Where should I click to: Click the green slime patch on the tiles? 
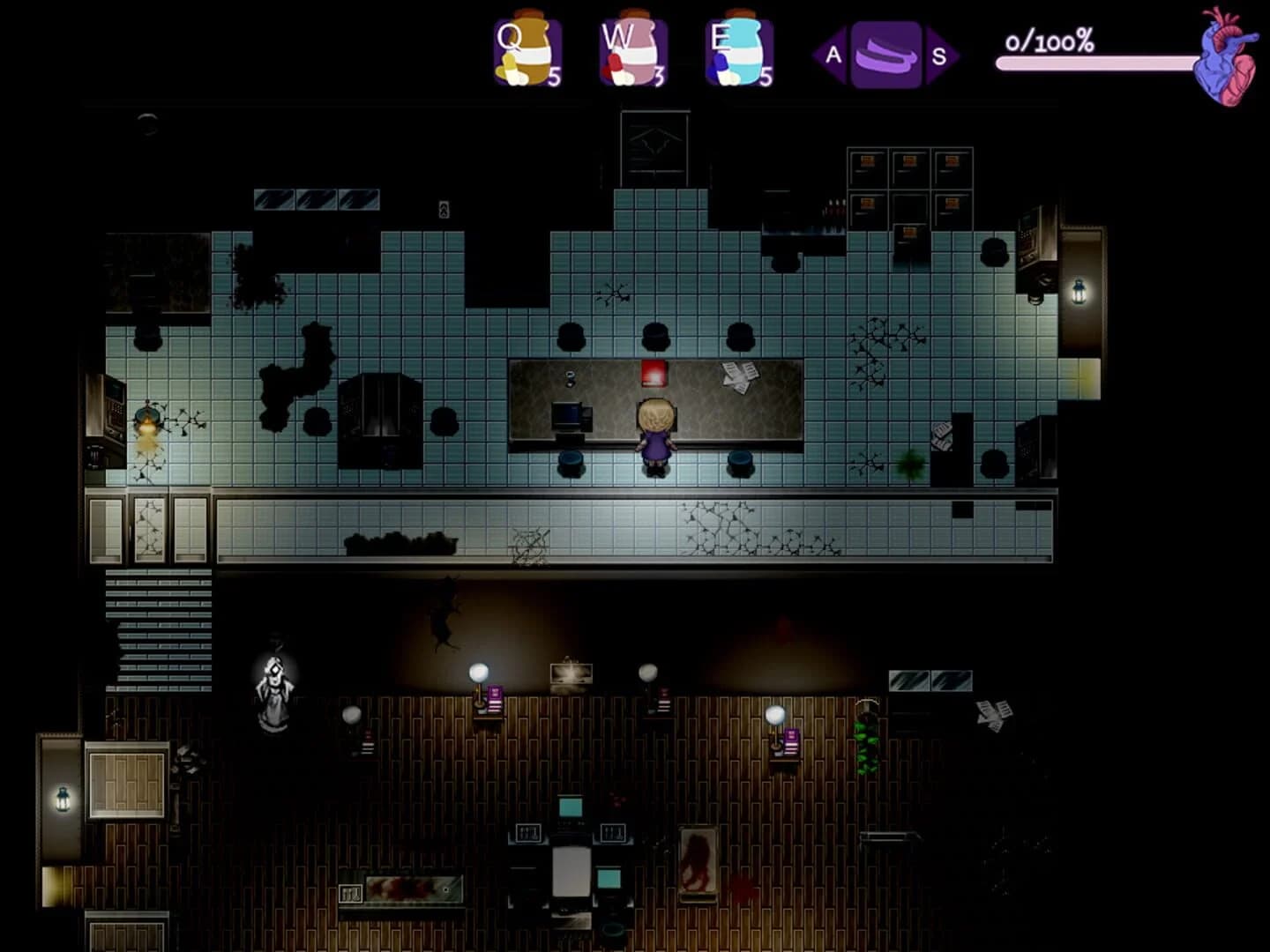coord(910,465)
